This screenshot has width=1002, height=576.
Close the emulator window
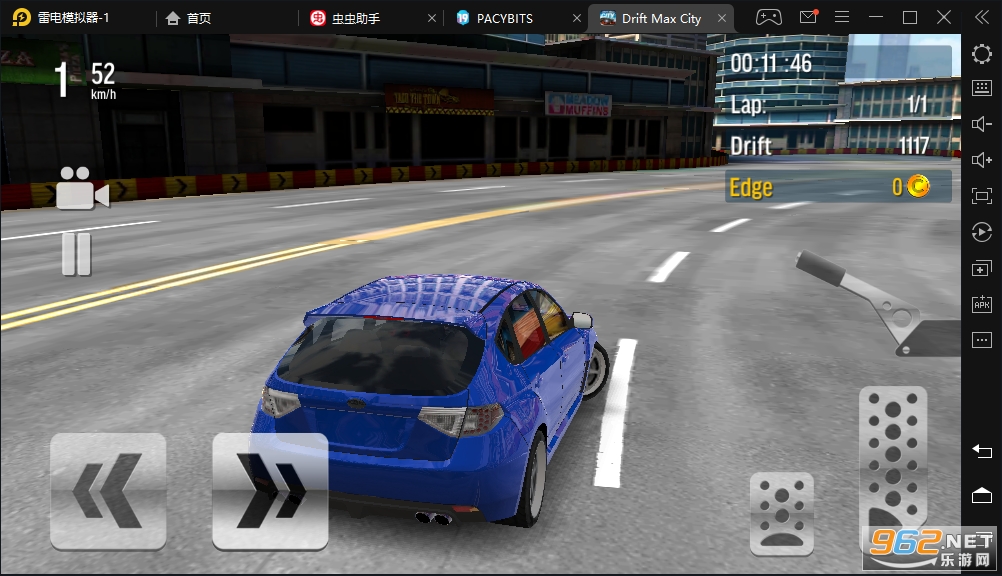[x=944, y=17]
